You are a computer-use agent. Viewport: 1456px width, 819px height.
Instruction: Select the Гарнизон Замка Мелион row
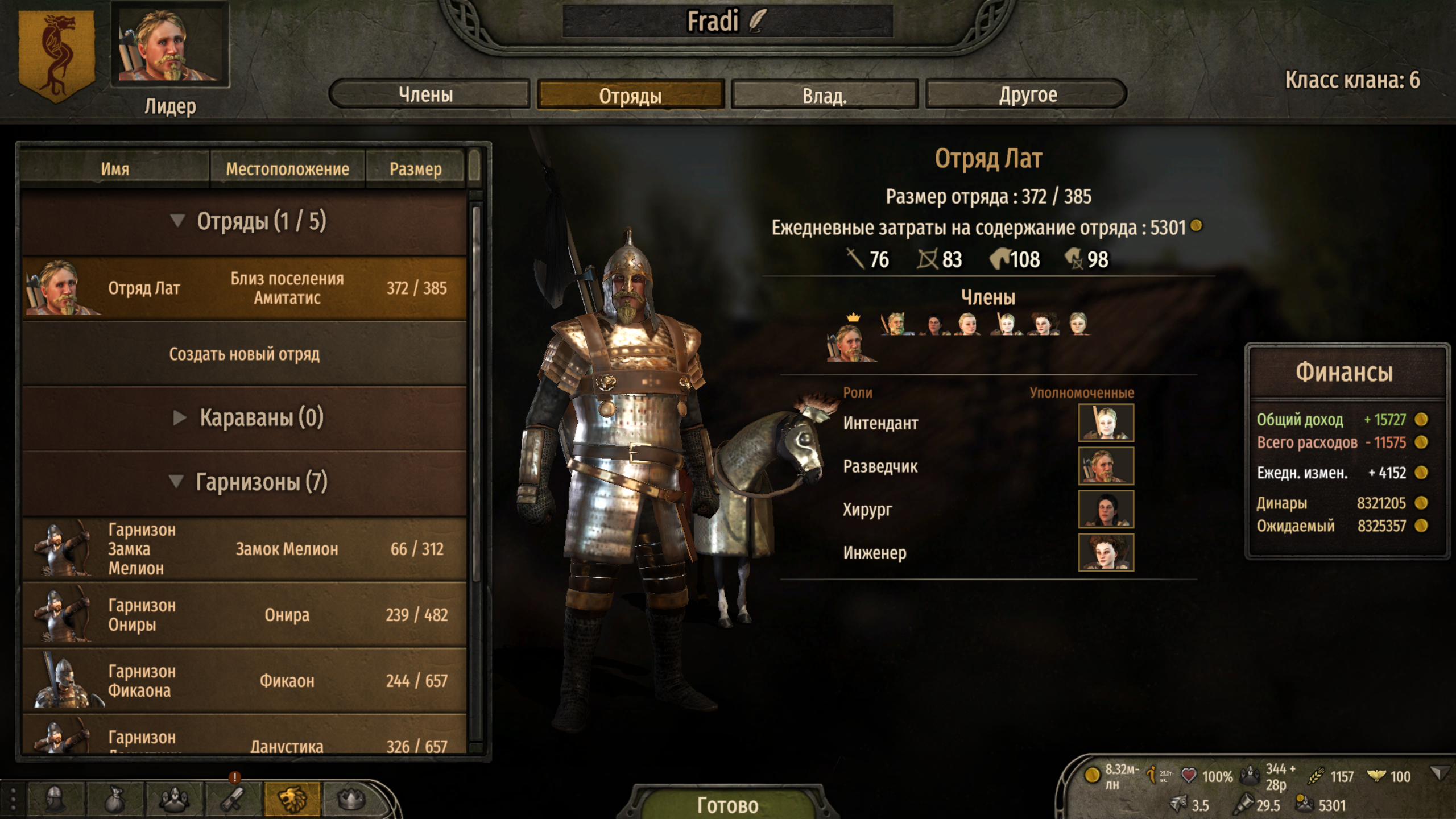tap(245, 549)
